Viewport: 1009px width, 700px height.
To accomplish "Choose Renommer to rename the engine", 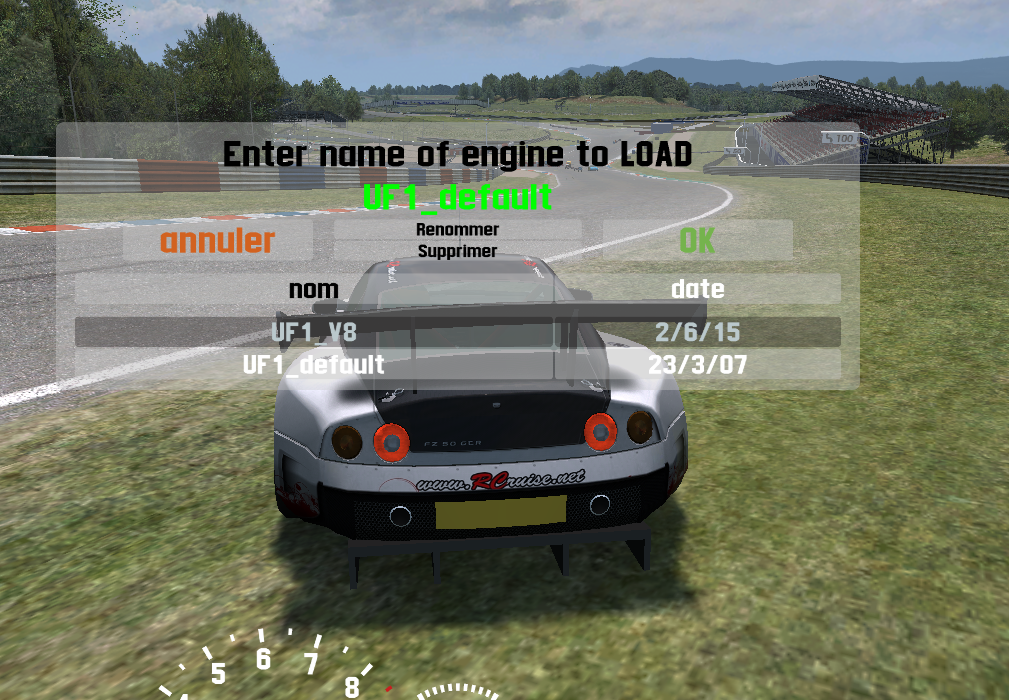I will coord(457,230).
